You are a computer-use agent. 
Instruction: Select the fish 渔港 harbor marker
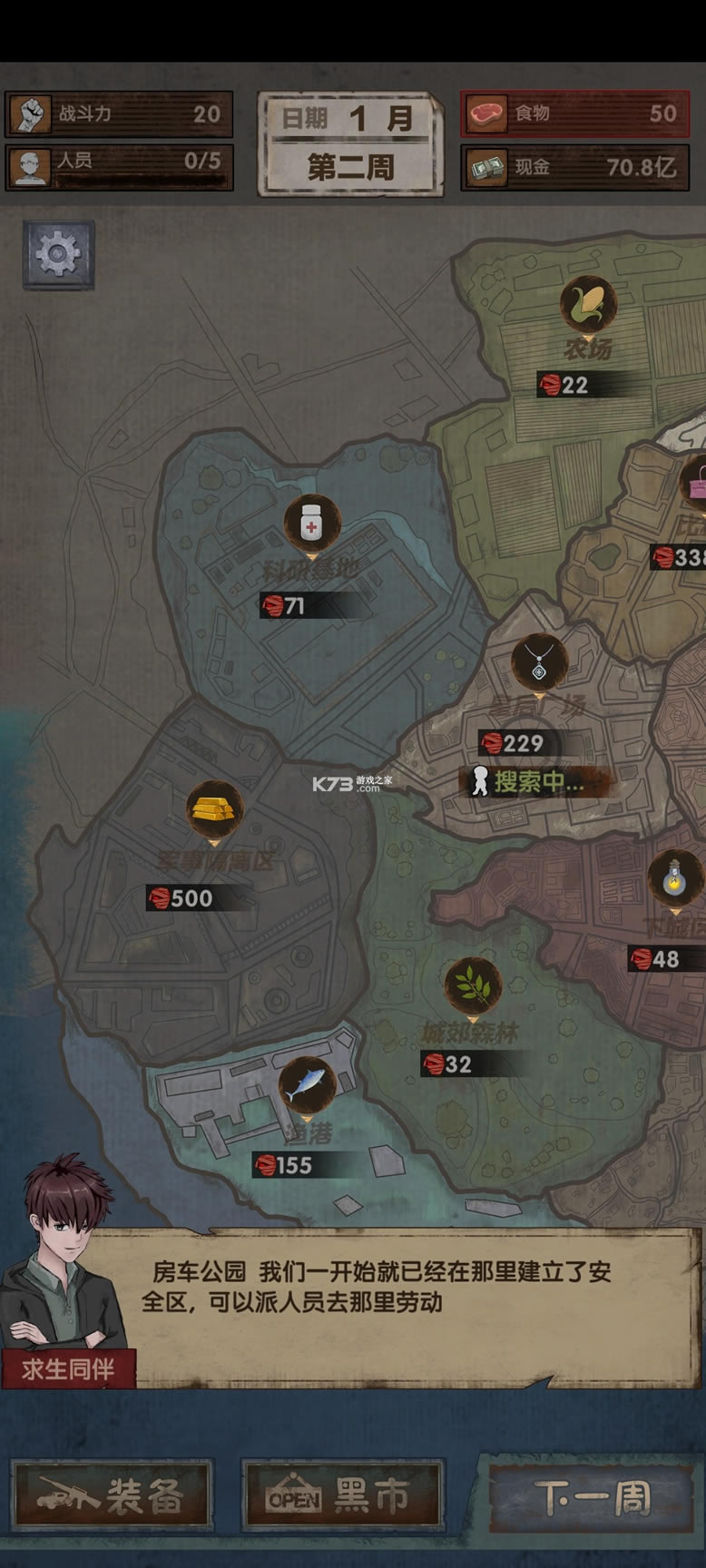click(x=308, y=1085)
